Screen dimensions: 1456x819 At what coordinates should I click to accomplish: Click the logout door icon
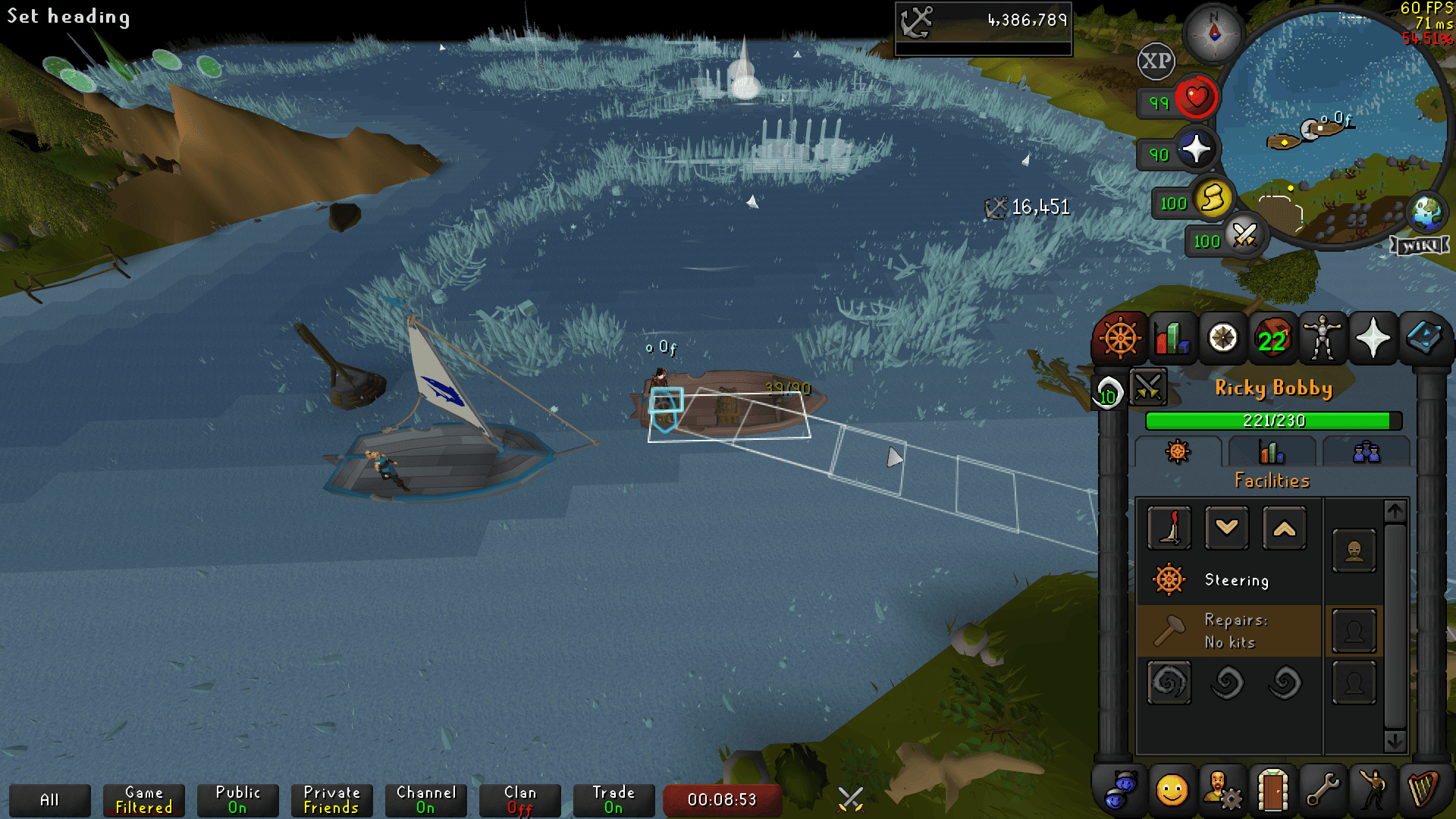pos(1272,793)
